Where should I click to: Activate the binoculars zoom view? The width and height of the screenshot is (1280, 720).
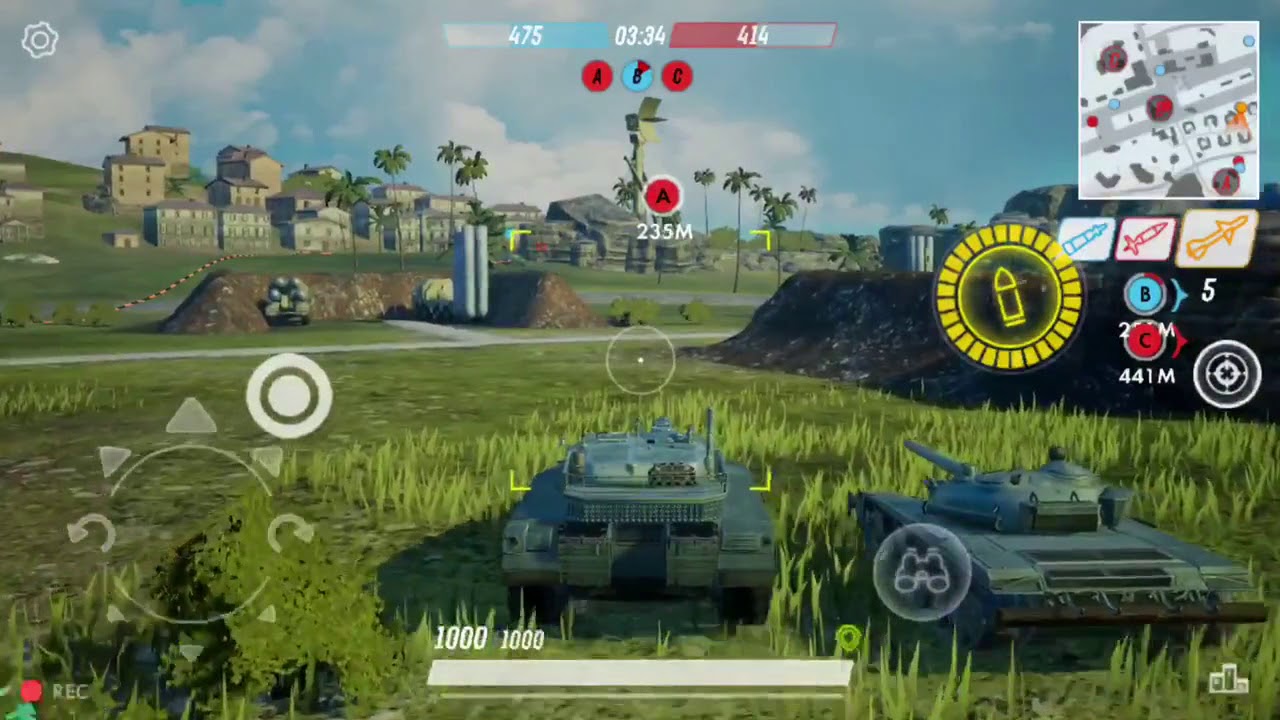(921, 571)
